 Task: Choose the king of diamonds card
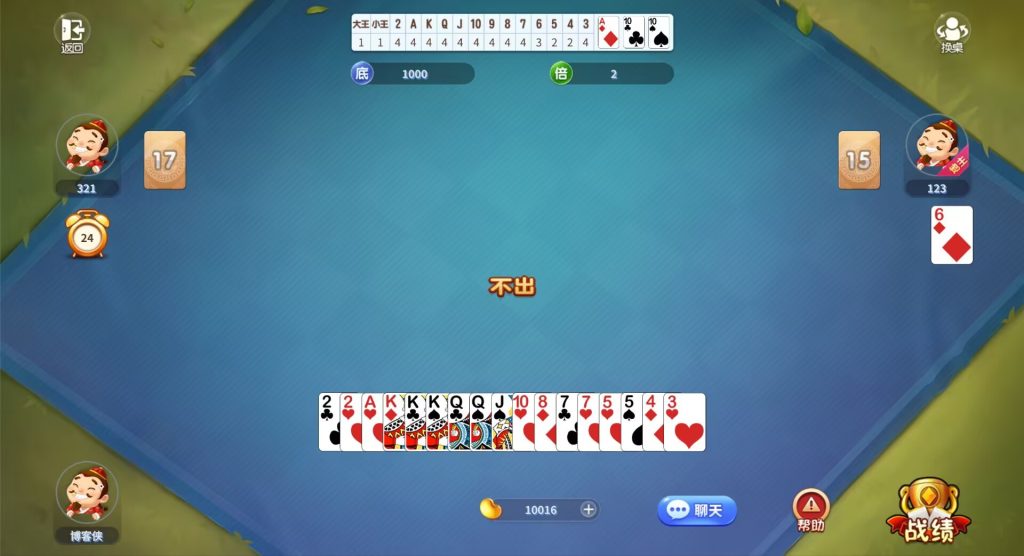click(392, 422)
